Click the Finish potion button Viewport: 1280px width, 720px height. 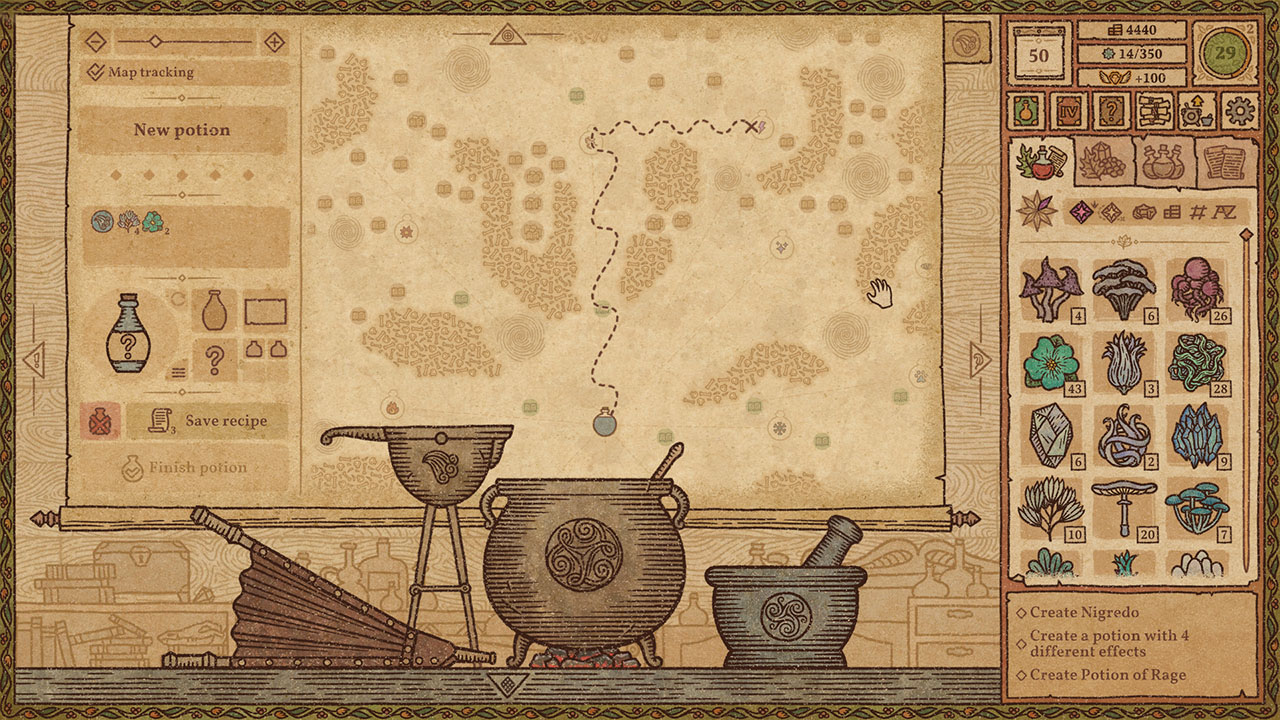[184, 465]
